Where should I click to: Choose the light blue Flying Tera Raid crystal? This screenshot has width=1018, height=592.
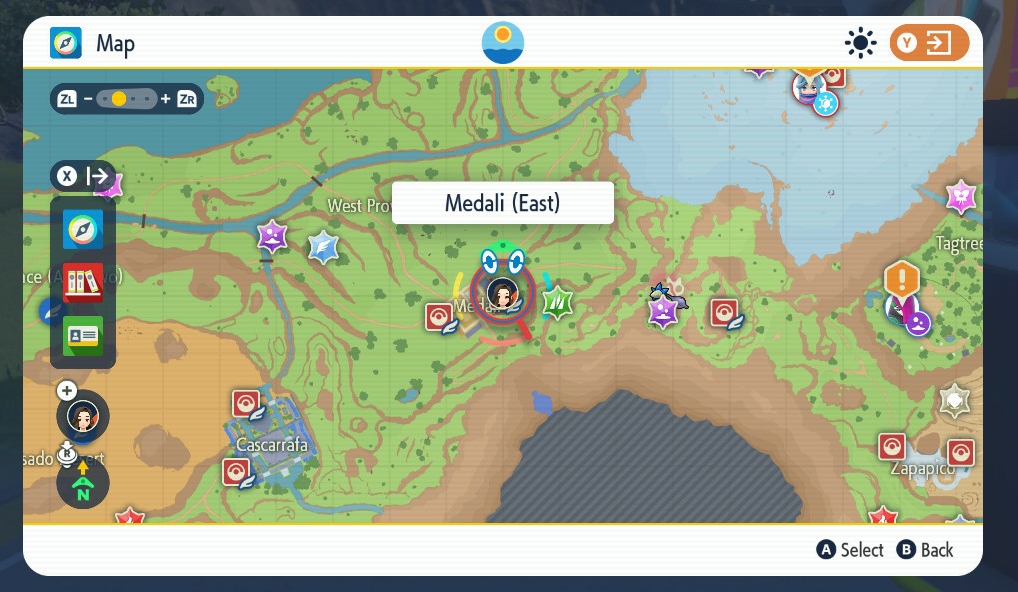[323, 246]
